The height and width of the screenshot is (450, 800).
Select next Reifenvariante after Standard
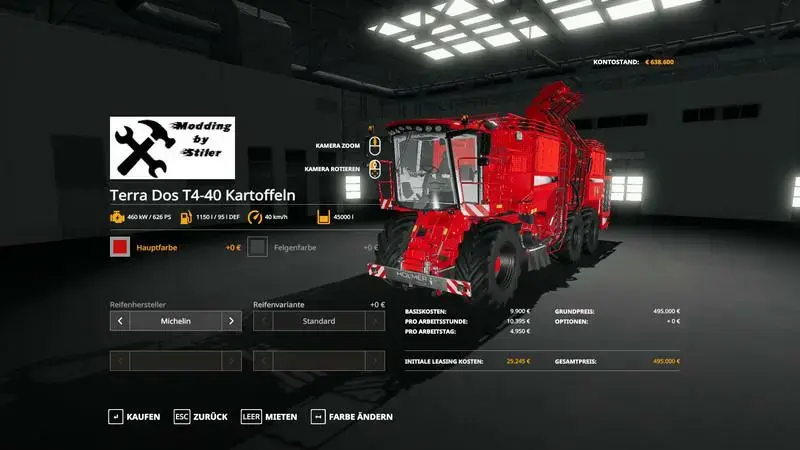375,321
